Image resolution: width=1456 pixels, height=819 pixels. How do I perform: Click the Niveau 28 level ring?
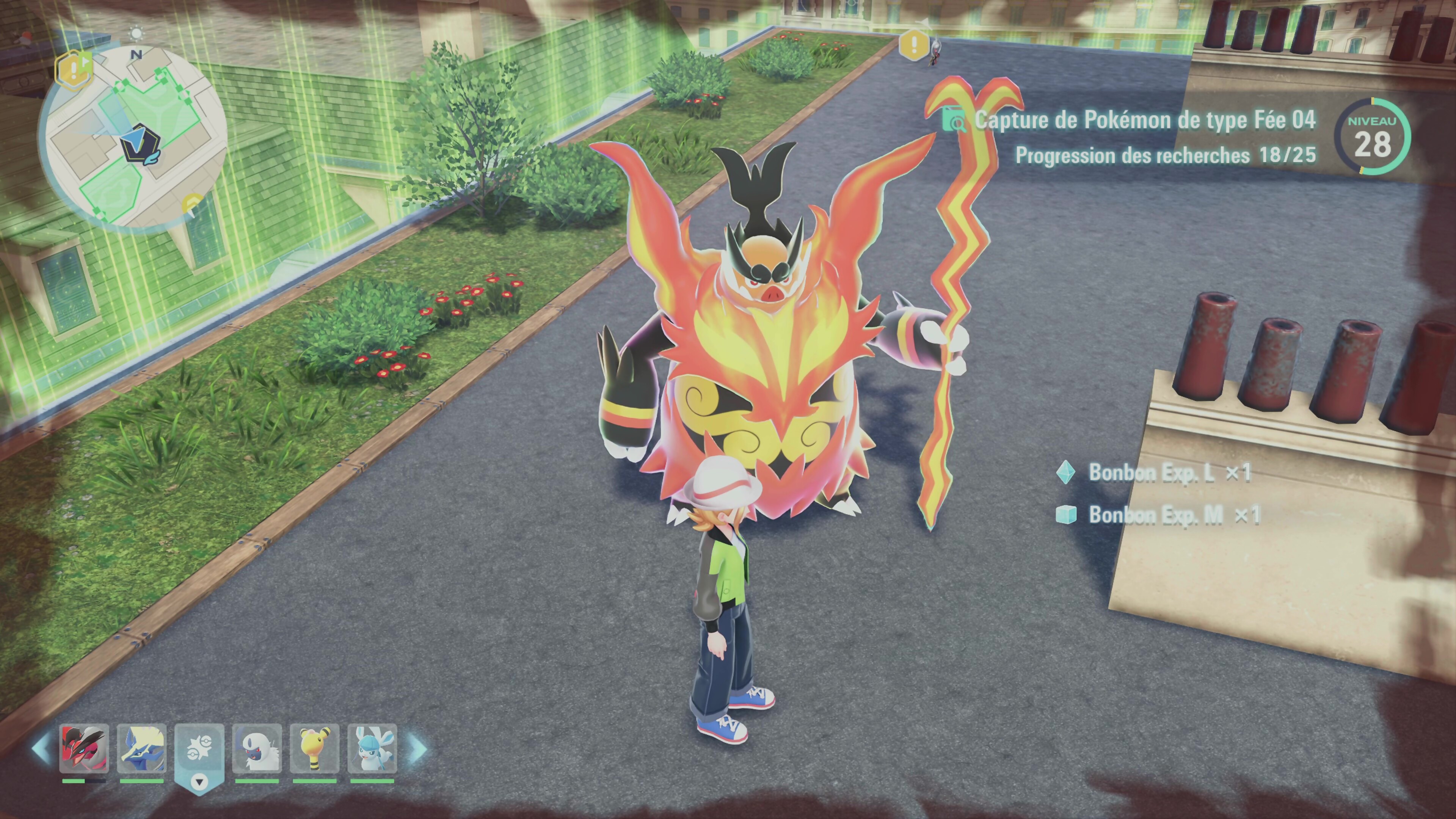pyautogui.click(x=1372, y=137)
